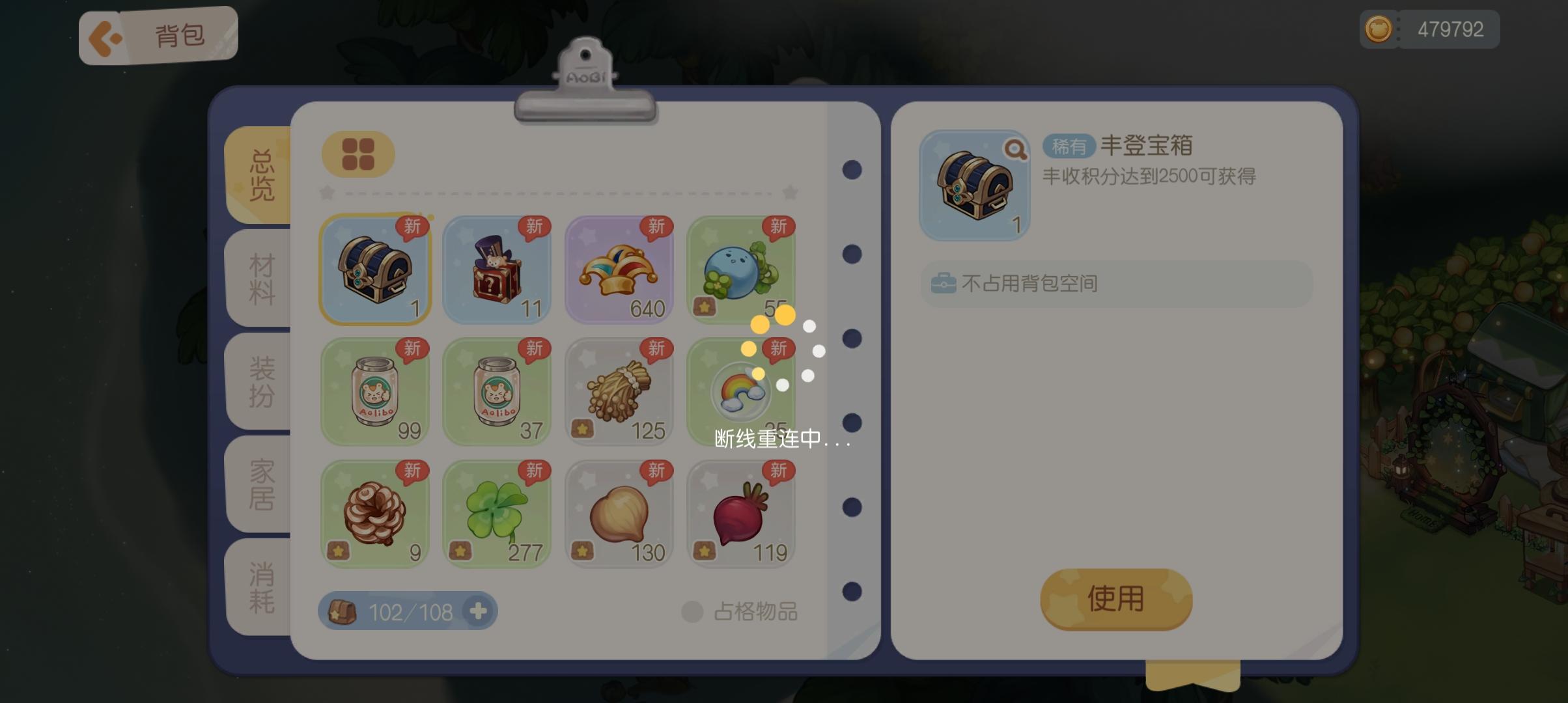1568x703 pixels.
Task: Open the grid view layout selector
Action: click(x=357, y=154)
